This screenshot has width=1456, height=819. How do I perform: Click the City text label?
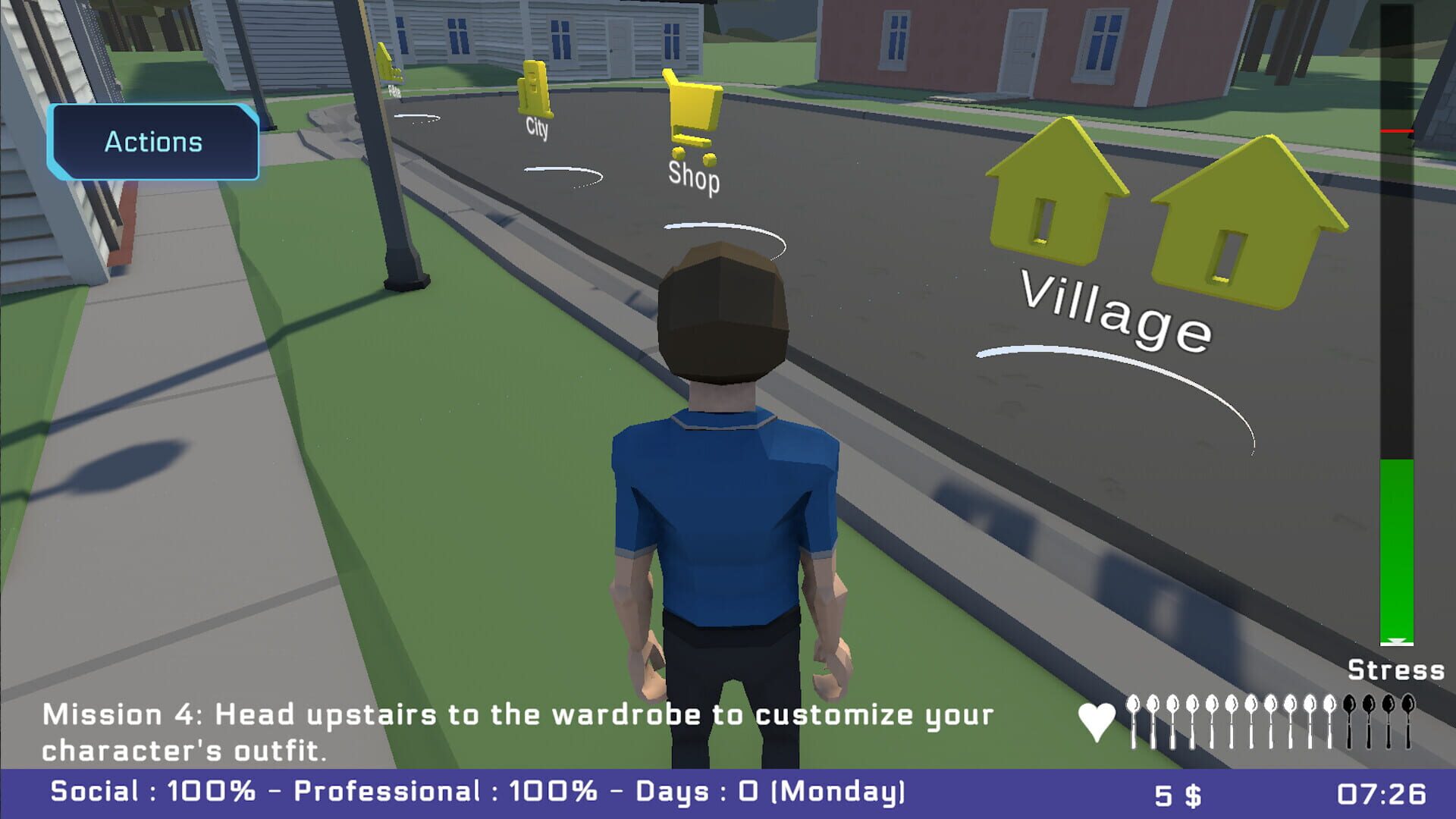pos(536,129)
